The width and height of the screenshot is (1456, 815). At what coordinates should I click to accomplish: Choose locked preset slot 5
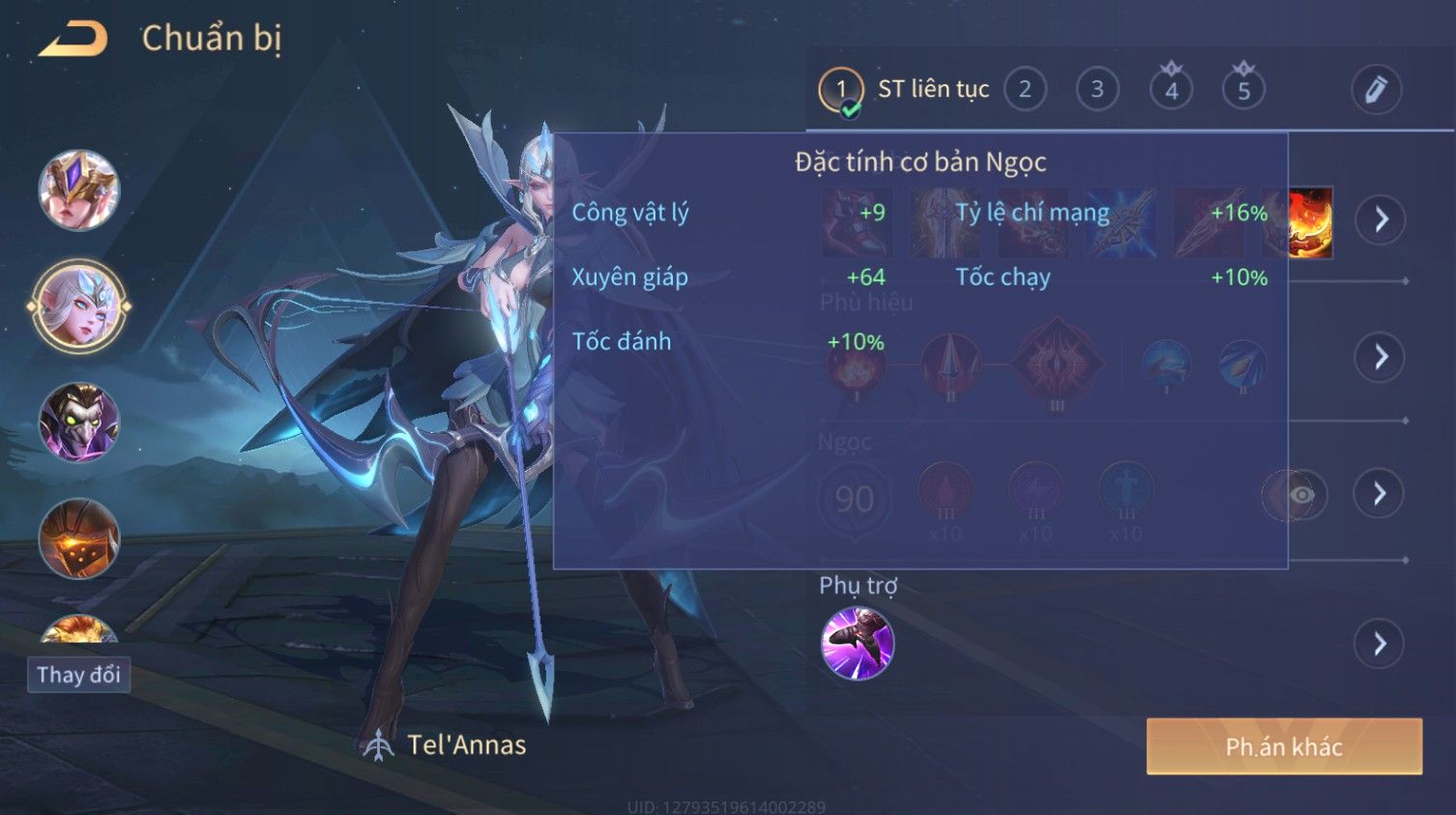pos(1243,90)
